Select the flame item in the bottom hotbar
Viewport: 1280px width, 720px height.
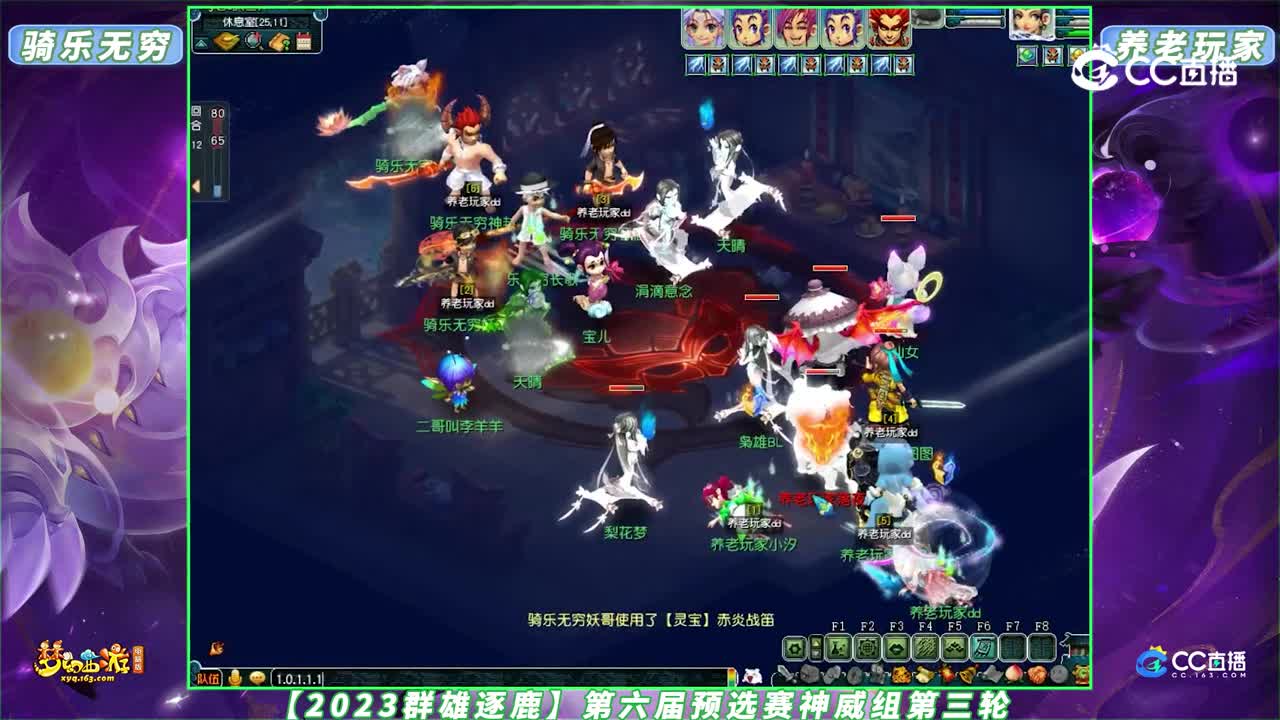[946, 674]
